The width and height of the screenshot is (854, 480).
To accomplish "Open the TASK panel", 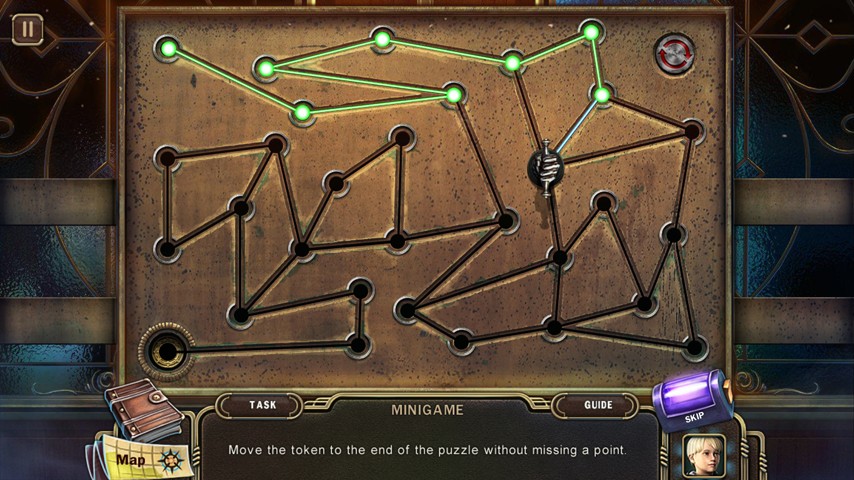I will pos(263,405).
